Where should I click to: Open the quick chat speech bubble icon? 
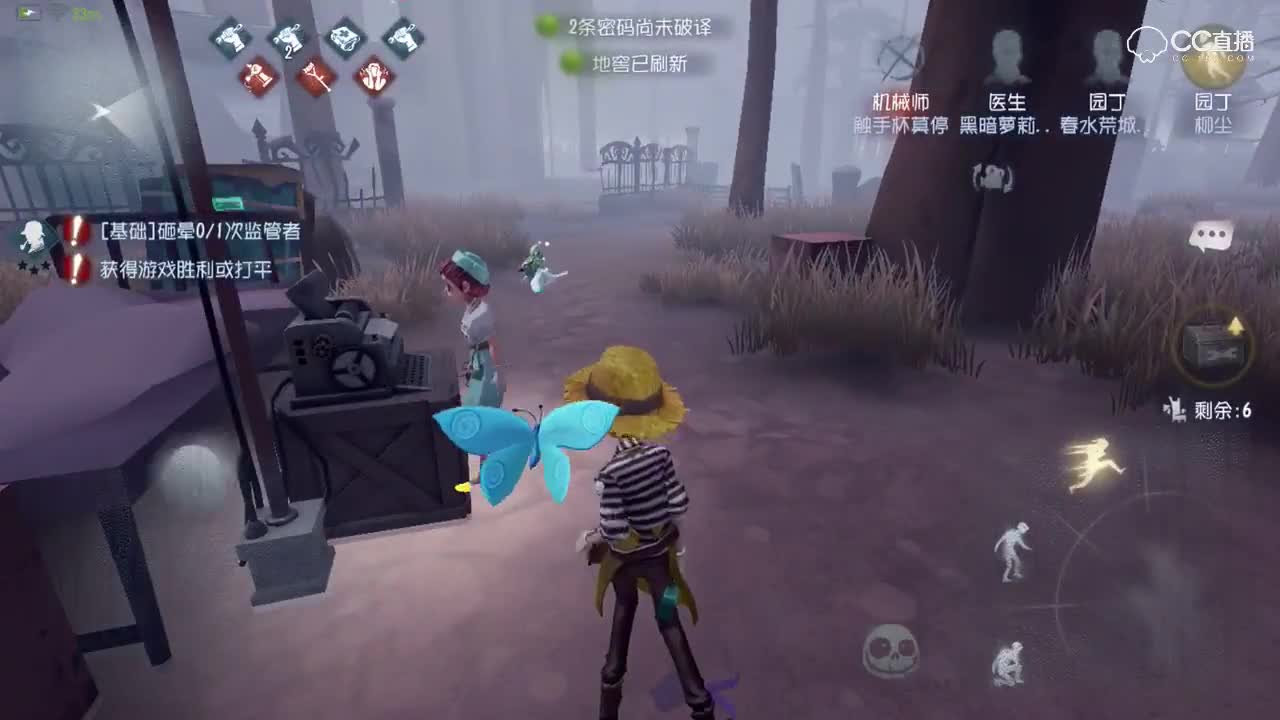coord(1214,236)
